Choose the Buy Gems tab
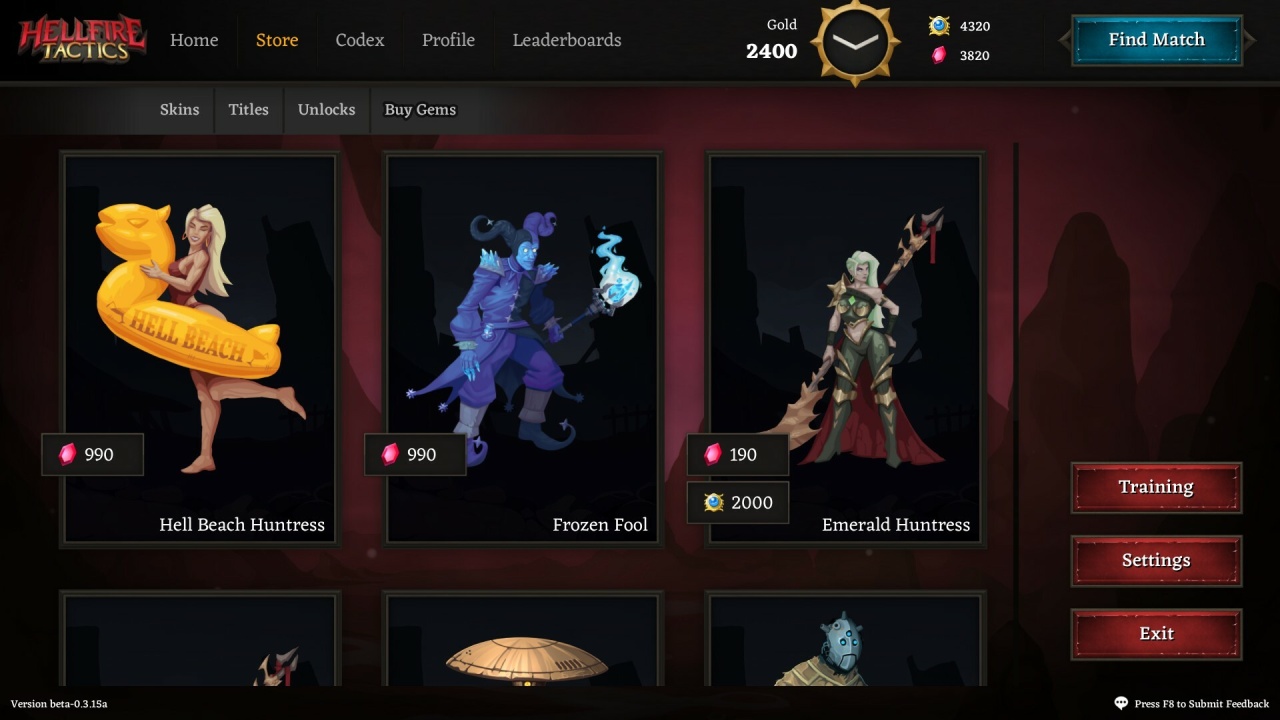The height and width of the screenshot is (720, 1280). coord(420,110)
